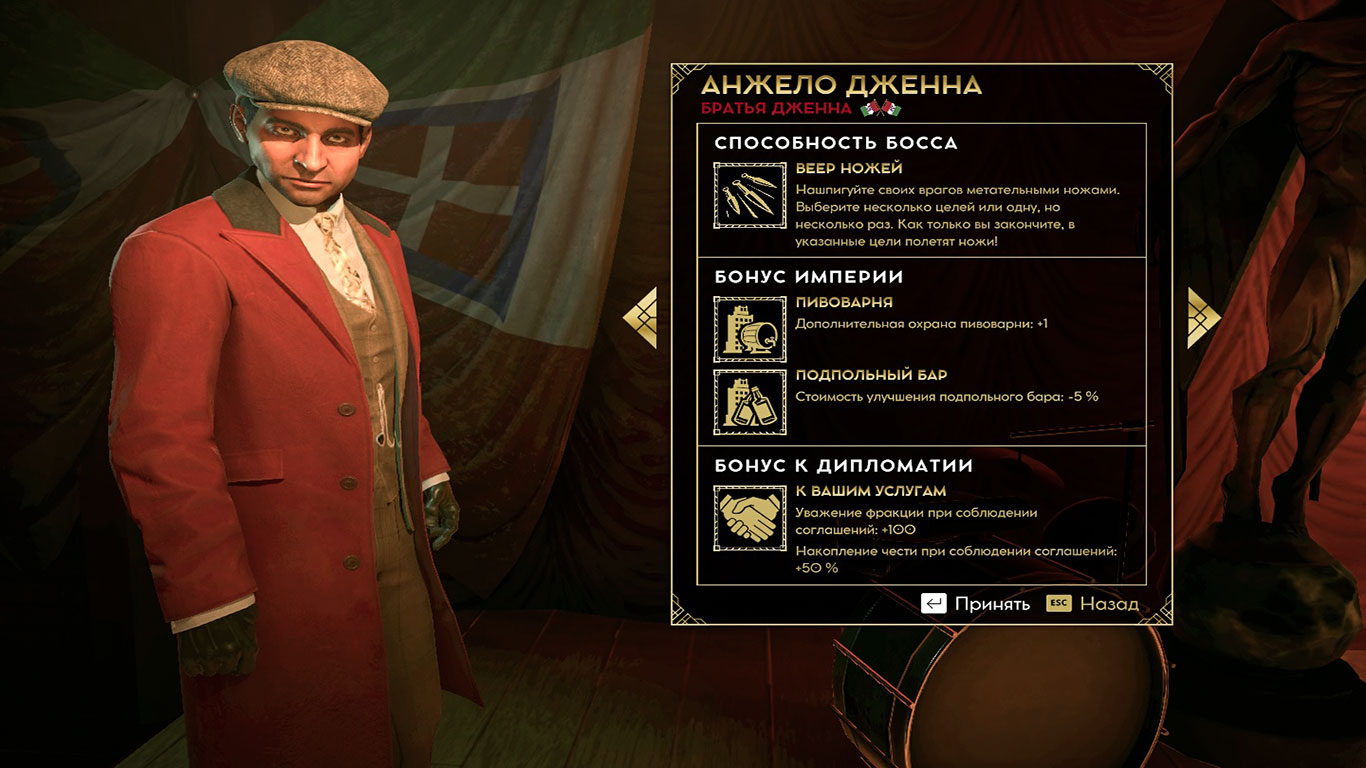
Task: Select the Веер ножей throwing knives icon
Action: 750,194
